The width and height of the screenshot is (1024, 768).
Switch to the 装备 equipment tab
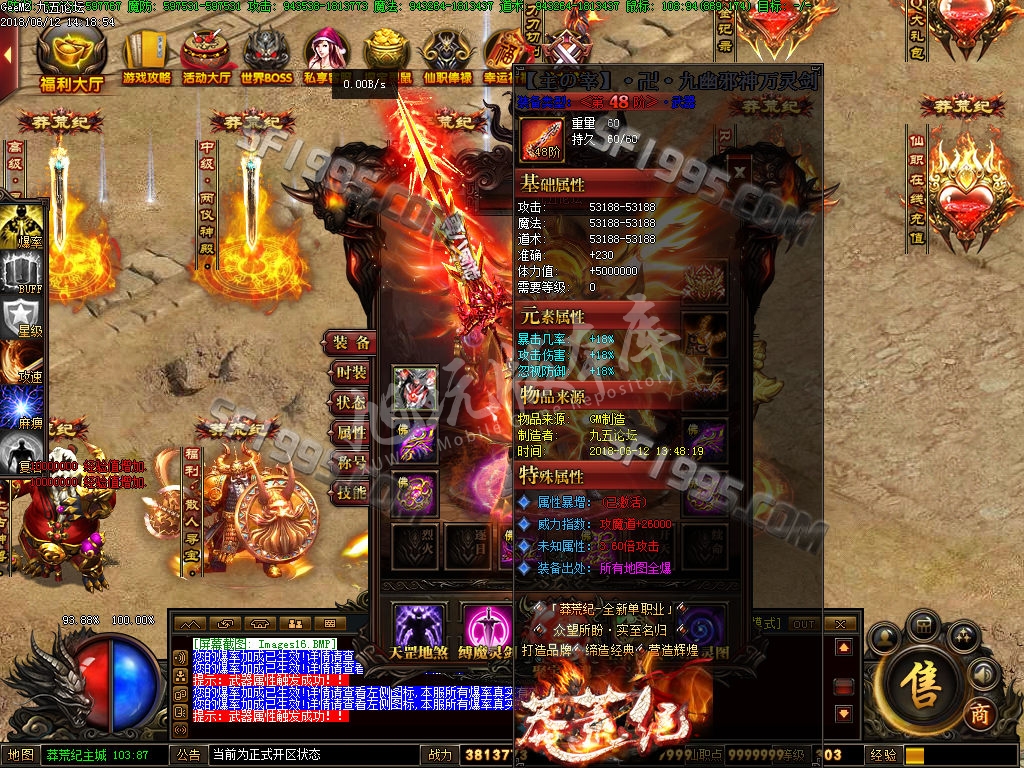(352, 342)
